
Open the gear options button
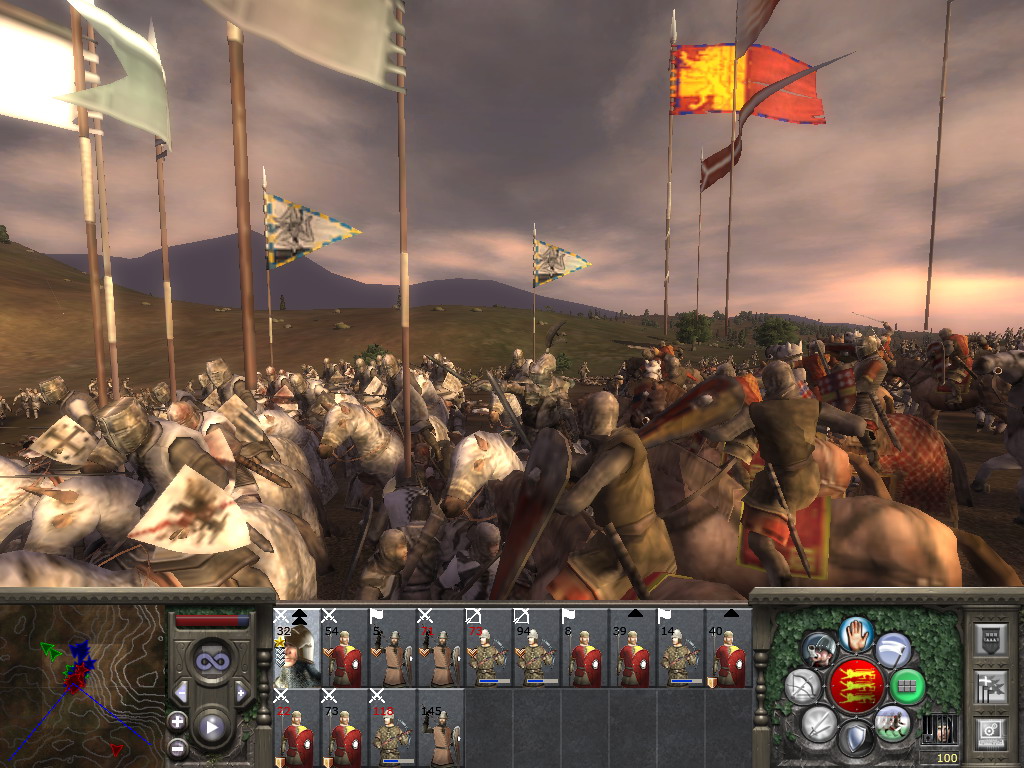click(x=991, y=732)
